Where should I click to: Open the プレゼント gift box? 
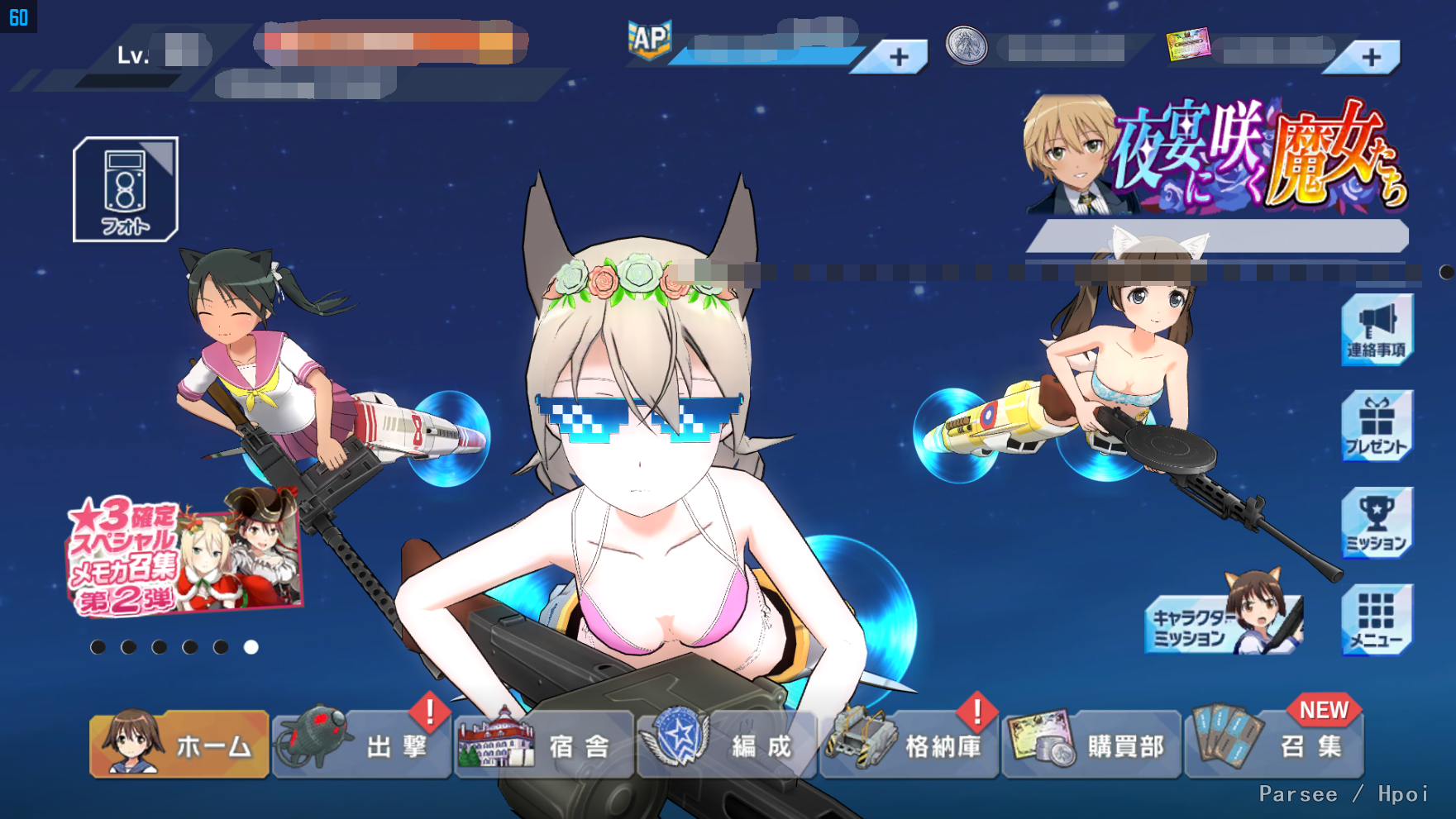click(1377, 426)
